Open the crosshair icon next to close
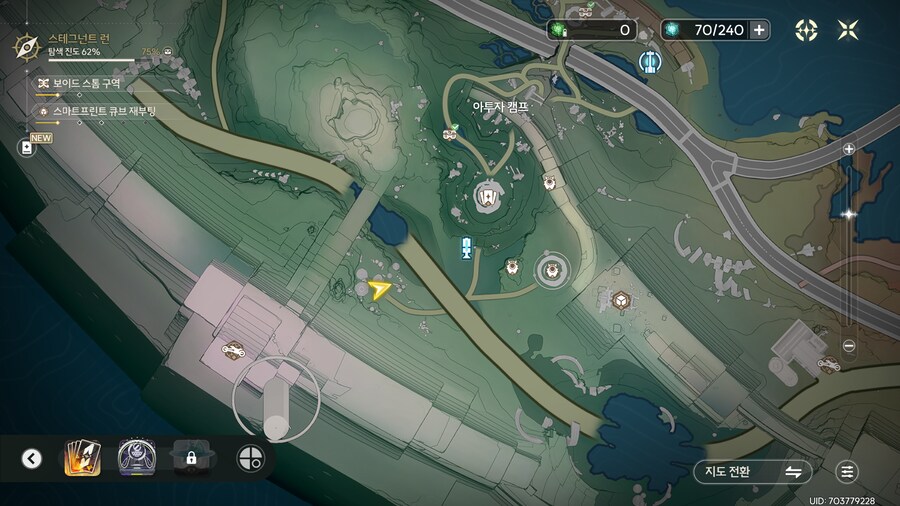The image size is (900, 506). click(806, 30)
